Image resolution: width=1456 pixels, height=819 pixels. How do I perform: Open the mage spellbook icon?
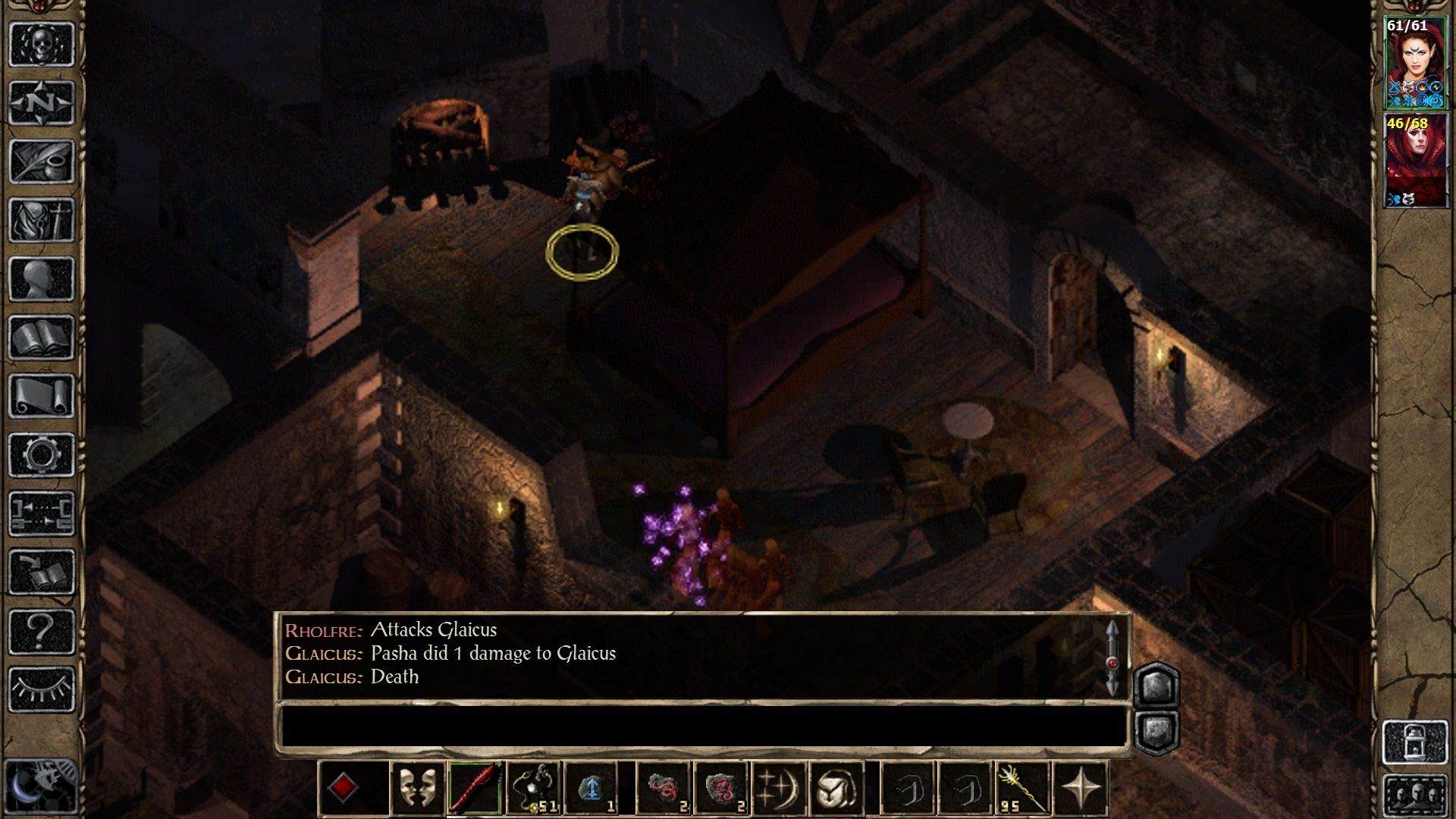coord(41,337)
